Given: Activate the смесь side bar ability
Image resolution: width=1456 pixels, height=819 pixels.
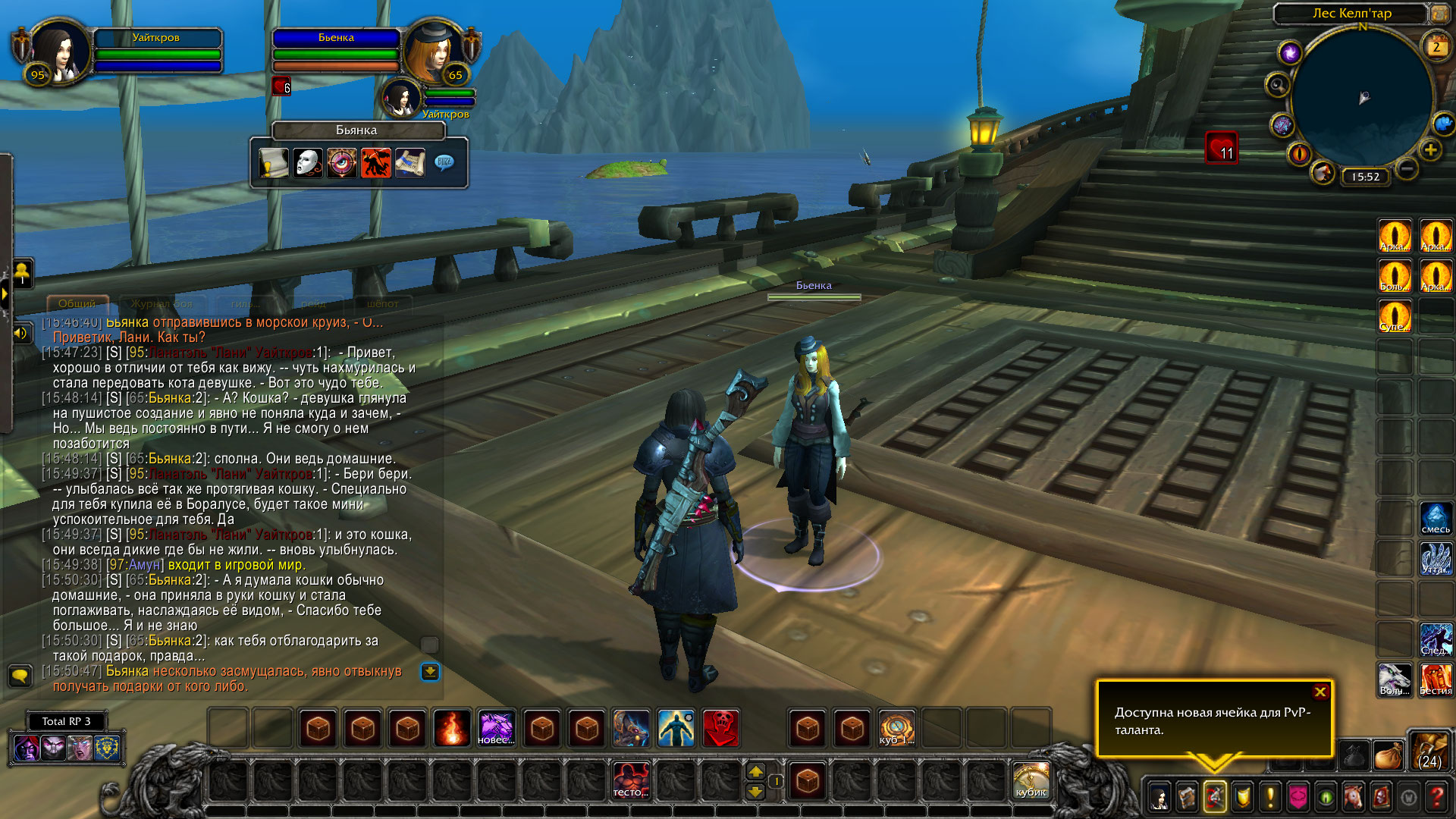Looking at the screenshot, I should click(1436, 518).
